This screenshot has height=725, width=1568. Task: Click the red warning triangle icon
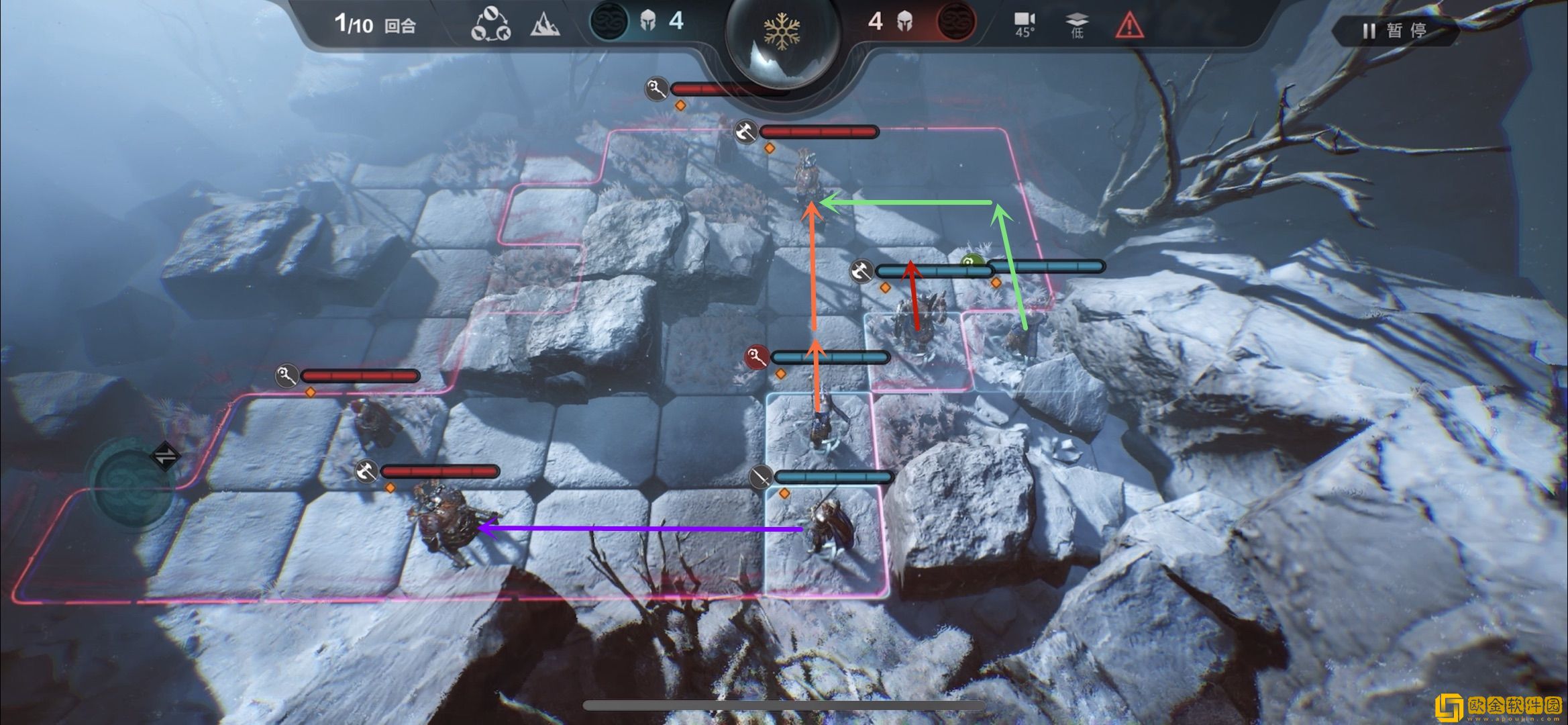[x=1129, y=26]
